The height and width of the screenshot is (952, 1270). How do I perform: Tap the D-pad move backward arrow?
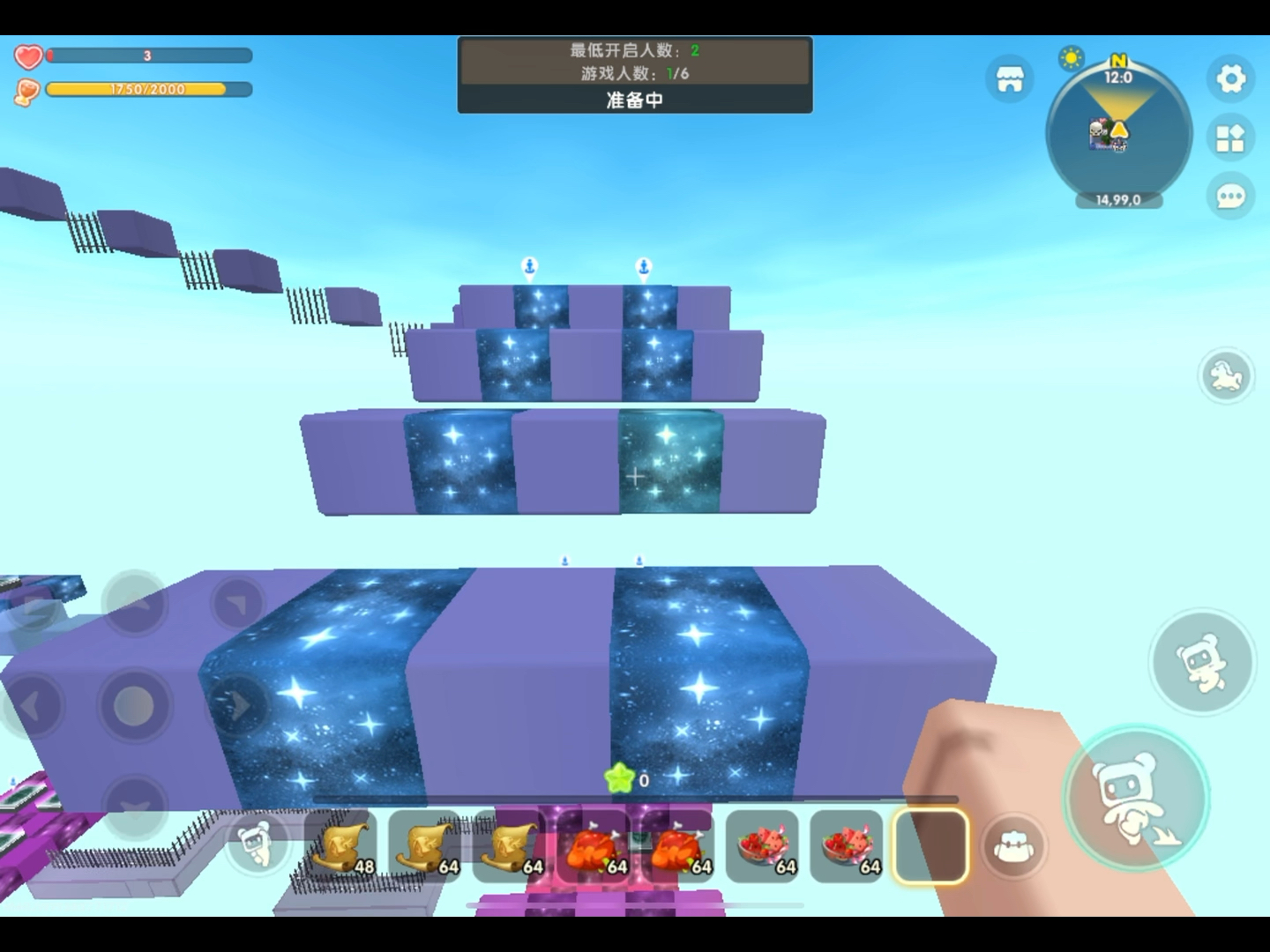pos(134,807)
